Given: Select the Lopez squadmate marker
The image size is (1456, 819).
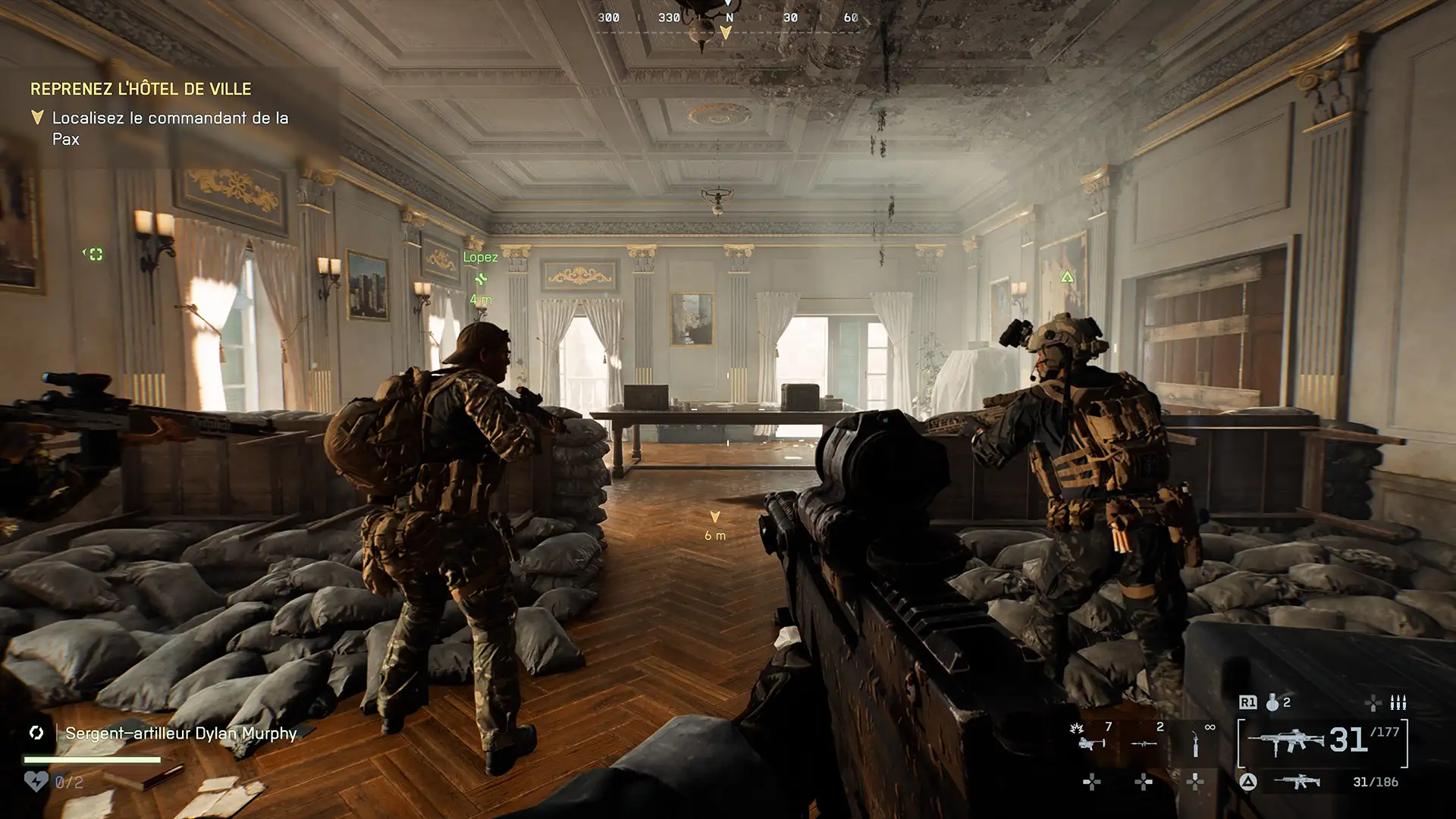Looking at the screenshot, I should coord(480,278).
